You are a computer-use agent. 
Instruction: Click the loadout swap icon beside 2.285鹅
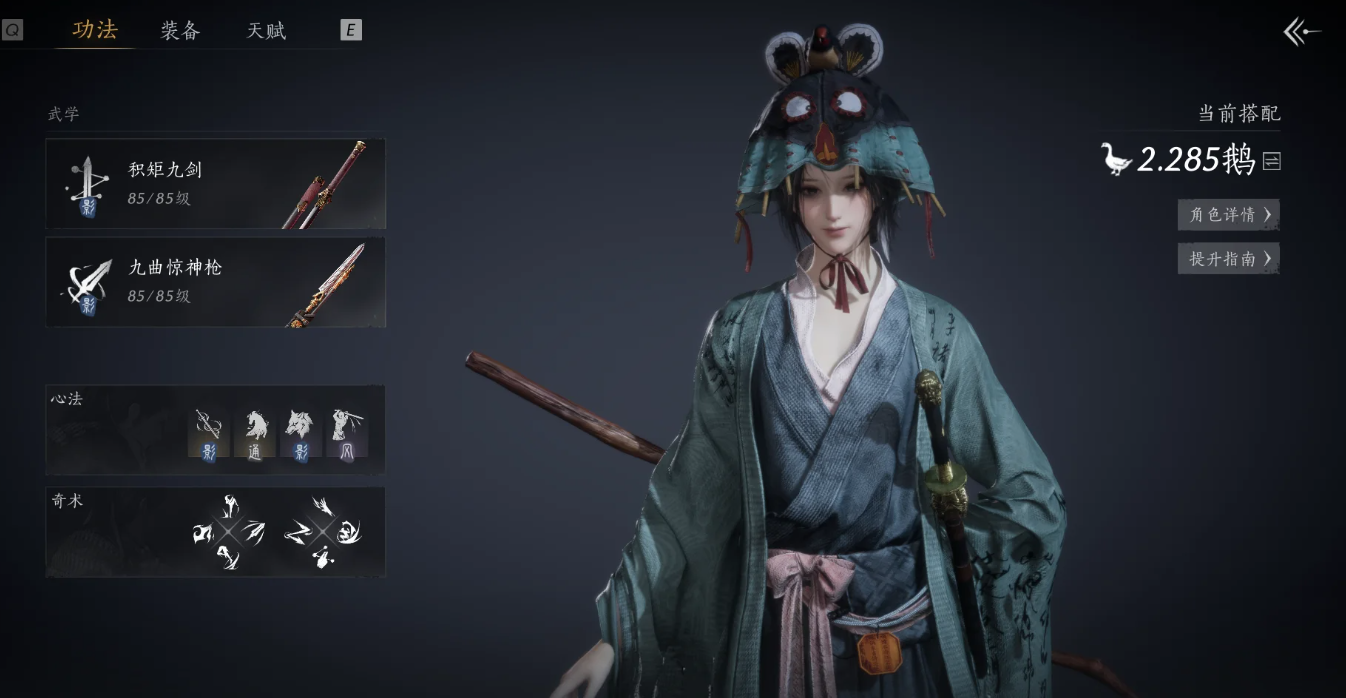click(1271, 161)
